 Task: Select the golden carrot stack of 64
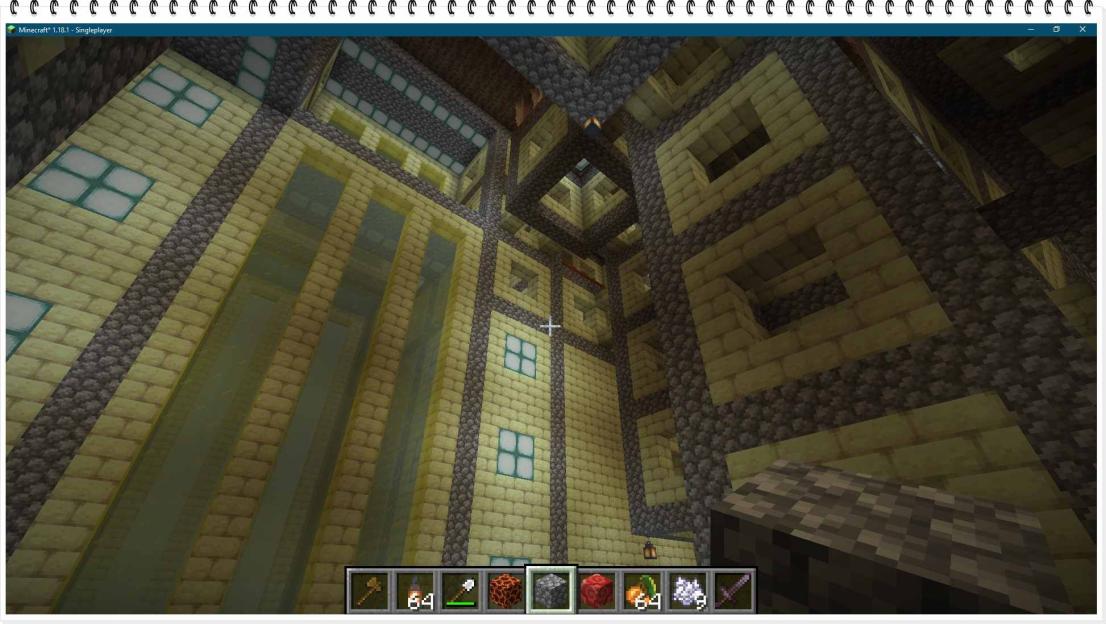[642, 591]
